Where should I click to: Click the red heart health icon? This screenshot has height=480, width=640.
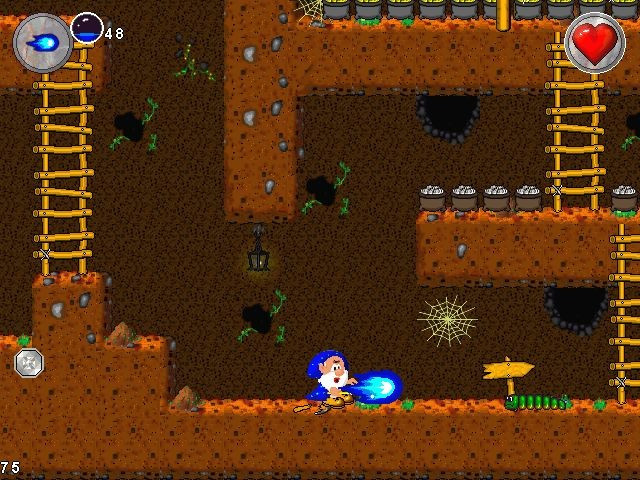coord(595,42)
